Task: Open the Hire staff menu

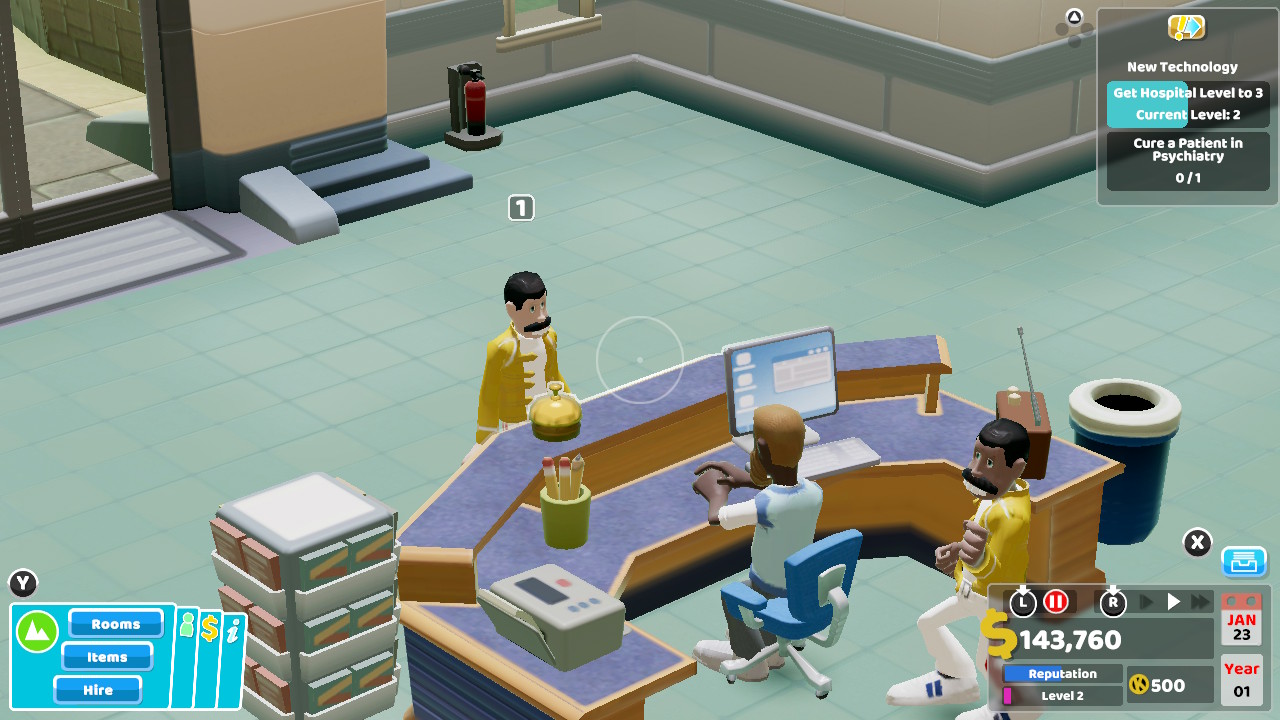Action: [97, 689]
